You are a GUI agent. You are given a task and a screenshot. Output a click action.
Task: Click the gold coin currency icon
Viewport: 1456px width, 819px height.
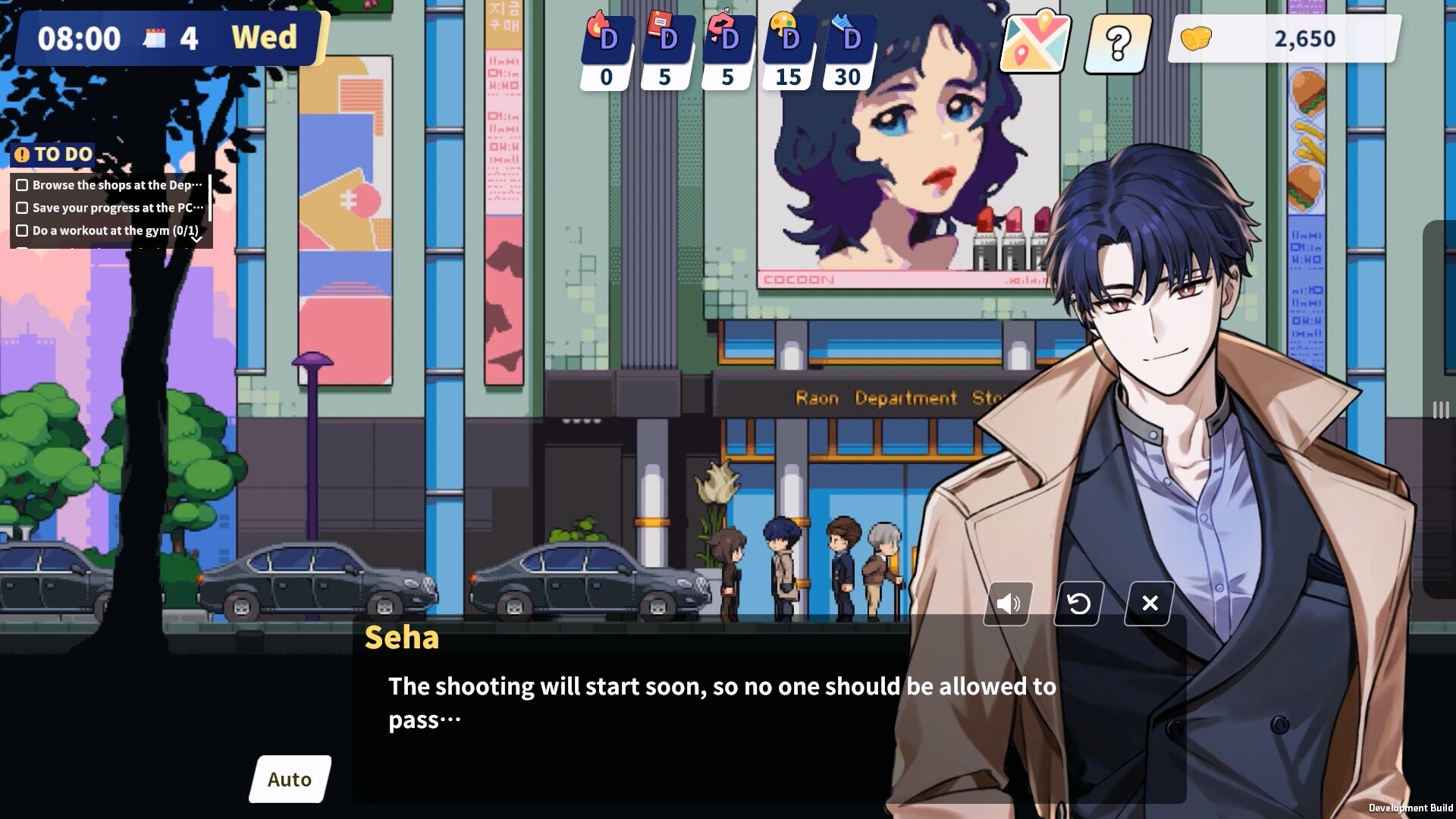pyautogui.click(x=1196, y=39)
